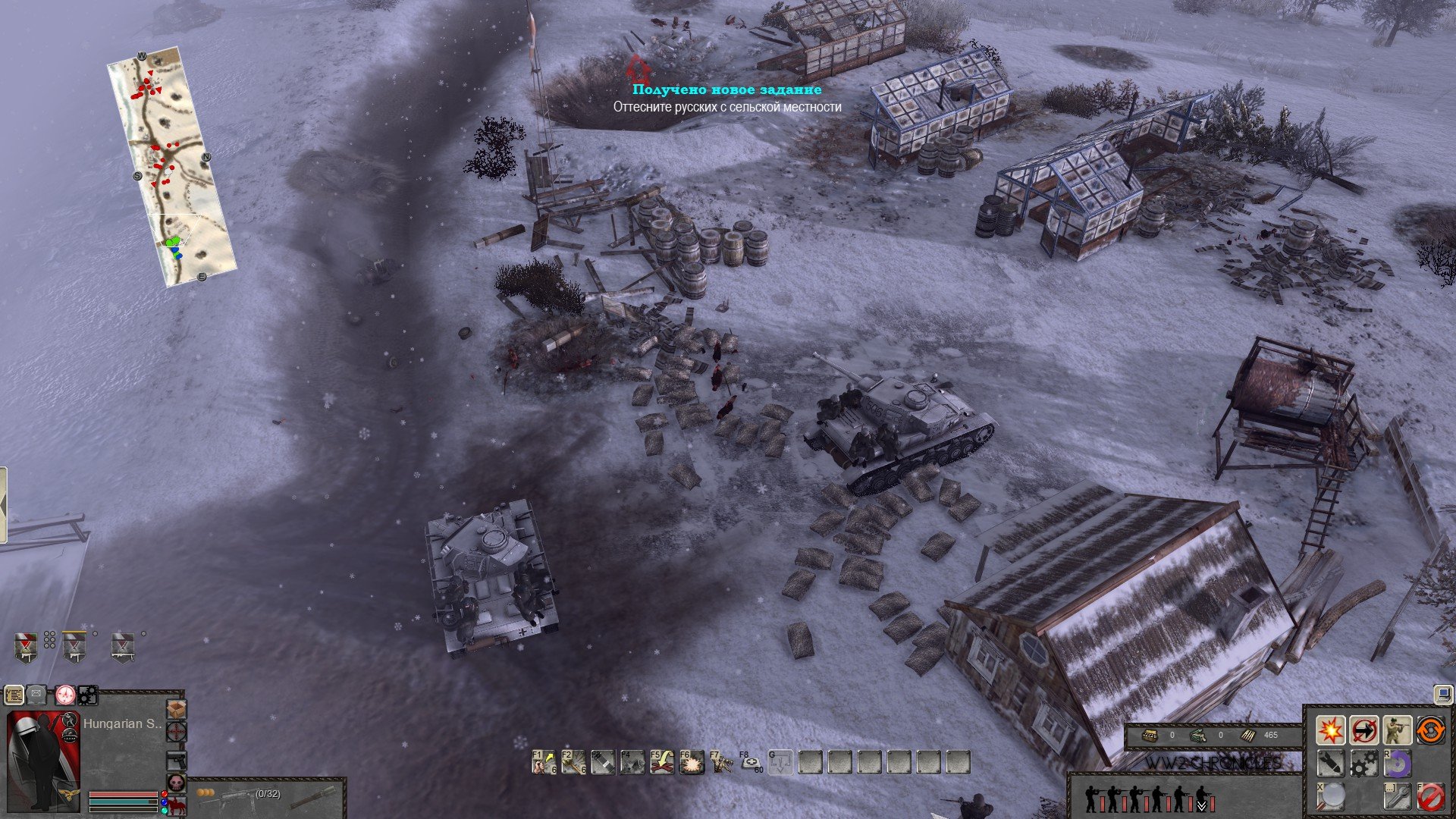This screenshot has height=819, width=1456.
Task: Click the pink skull icon
Action: [176, 783]
